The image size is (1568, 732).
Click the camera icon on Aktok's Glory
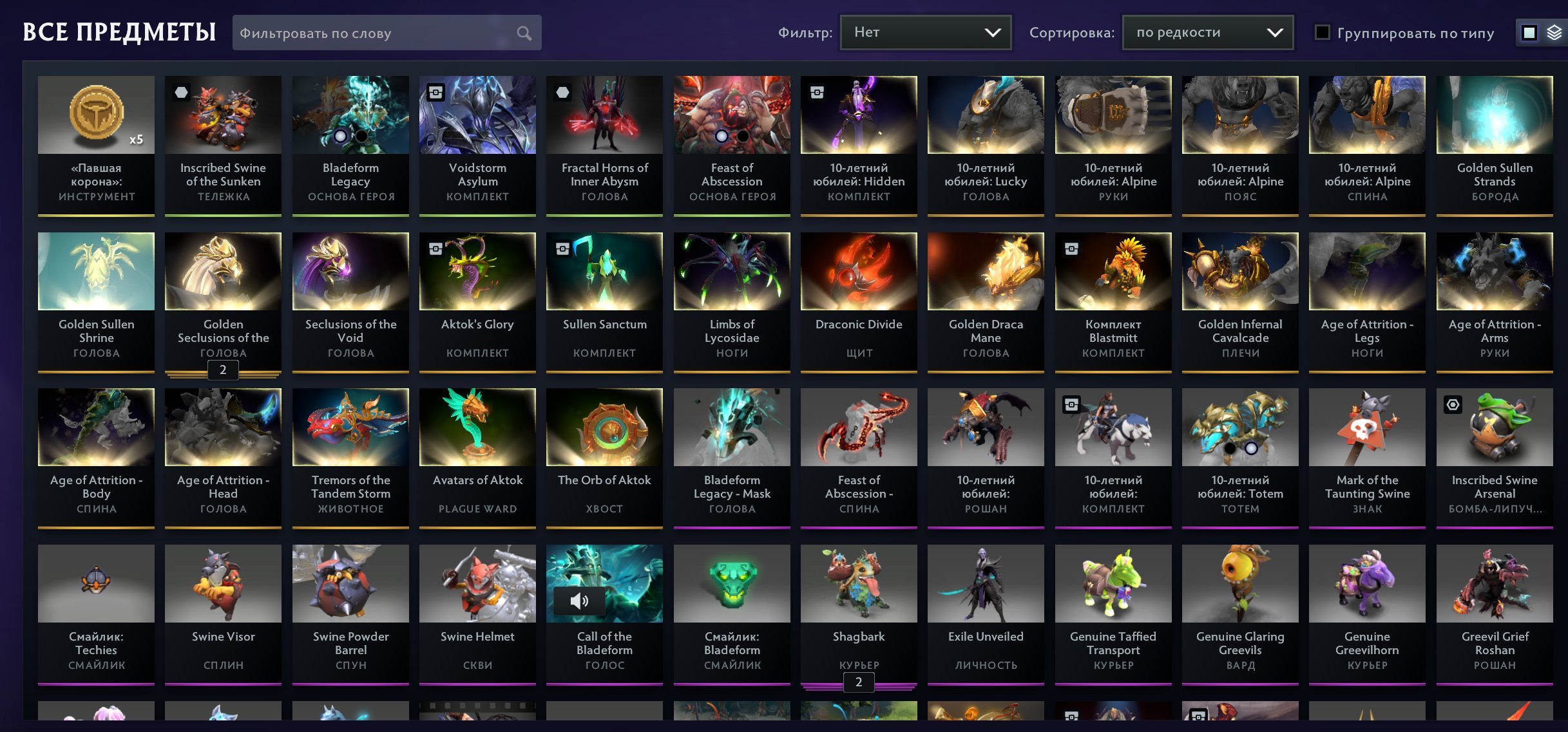tap(435, 249)
